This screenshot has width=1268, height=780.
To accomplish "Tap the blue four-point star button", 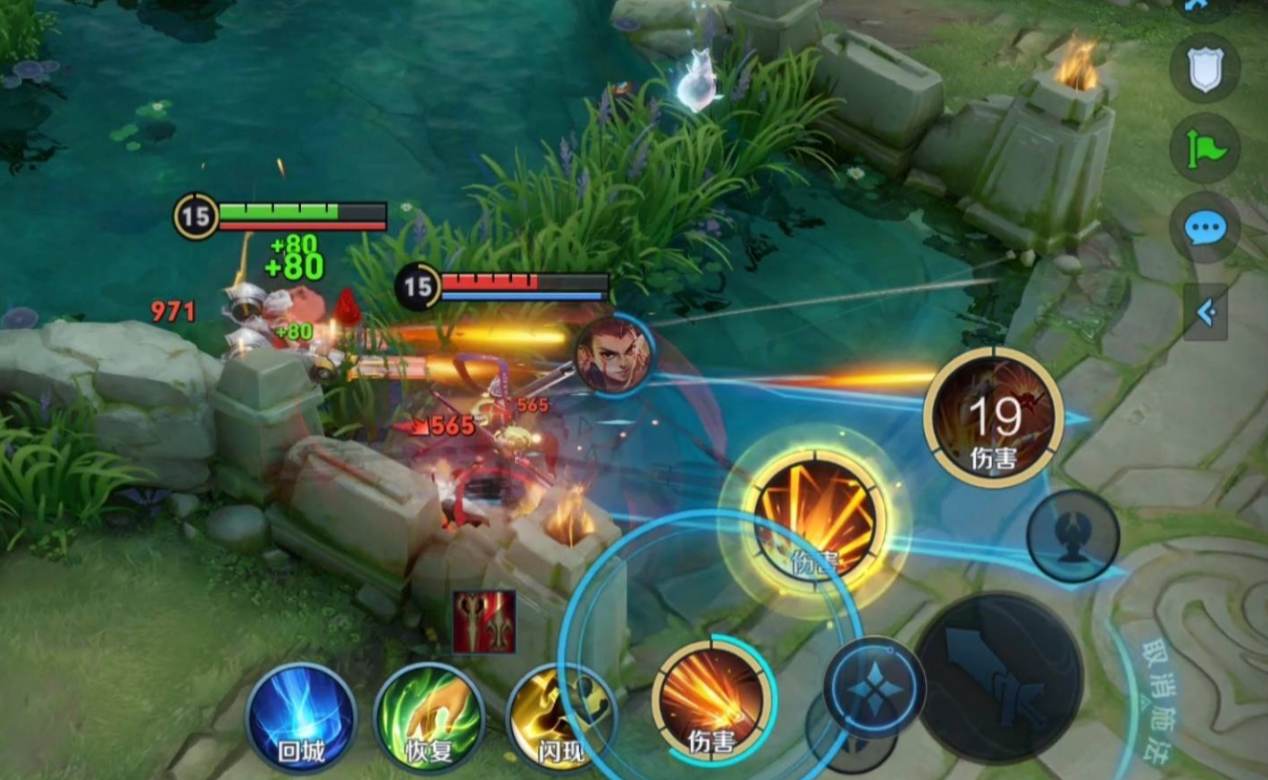I will (x=874, y=688).
